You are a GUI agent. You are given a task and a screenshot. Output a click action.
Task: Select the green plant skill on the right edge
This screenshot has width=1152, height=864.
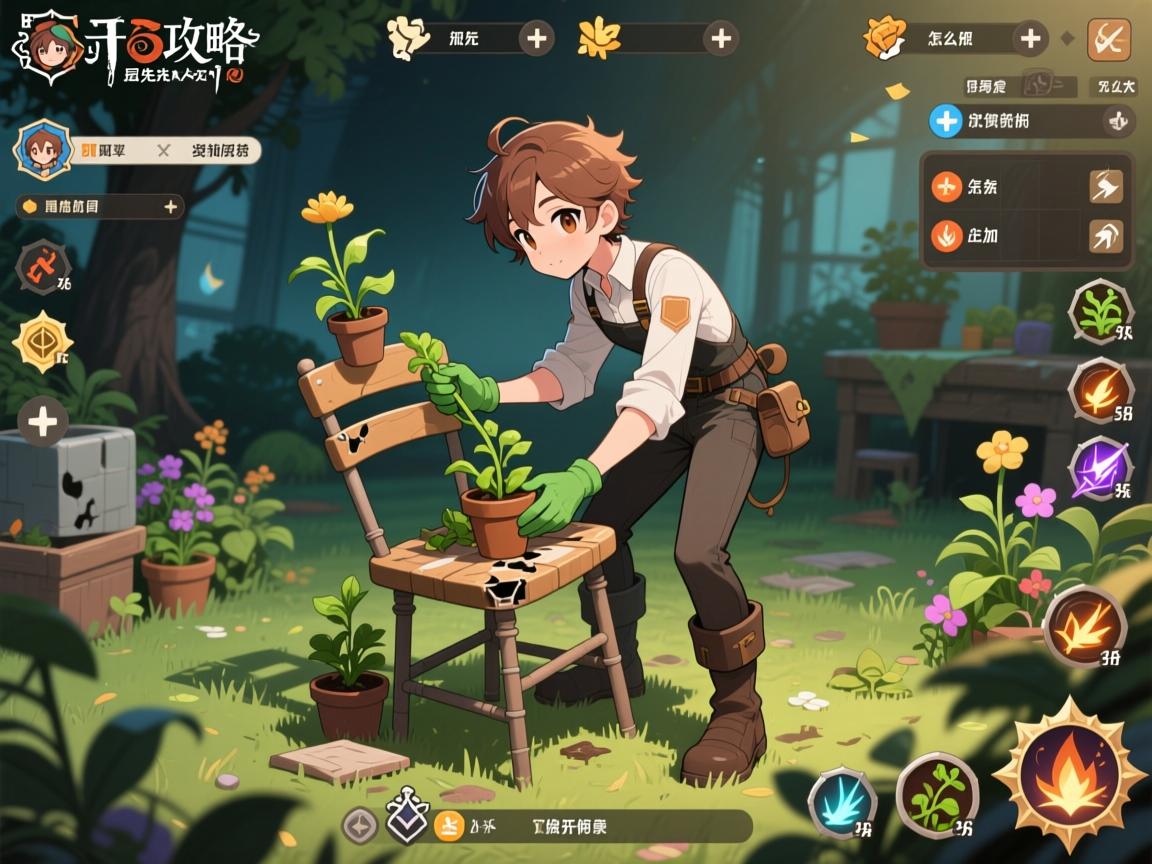point(1101,312)
